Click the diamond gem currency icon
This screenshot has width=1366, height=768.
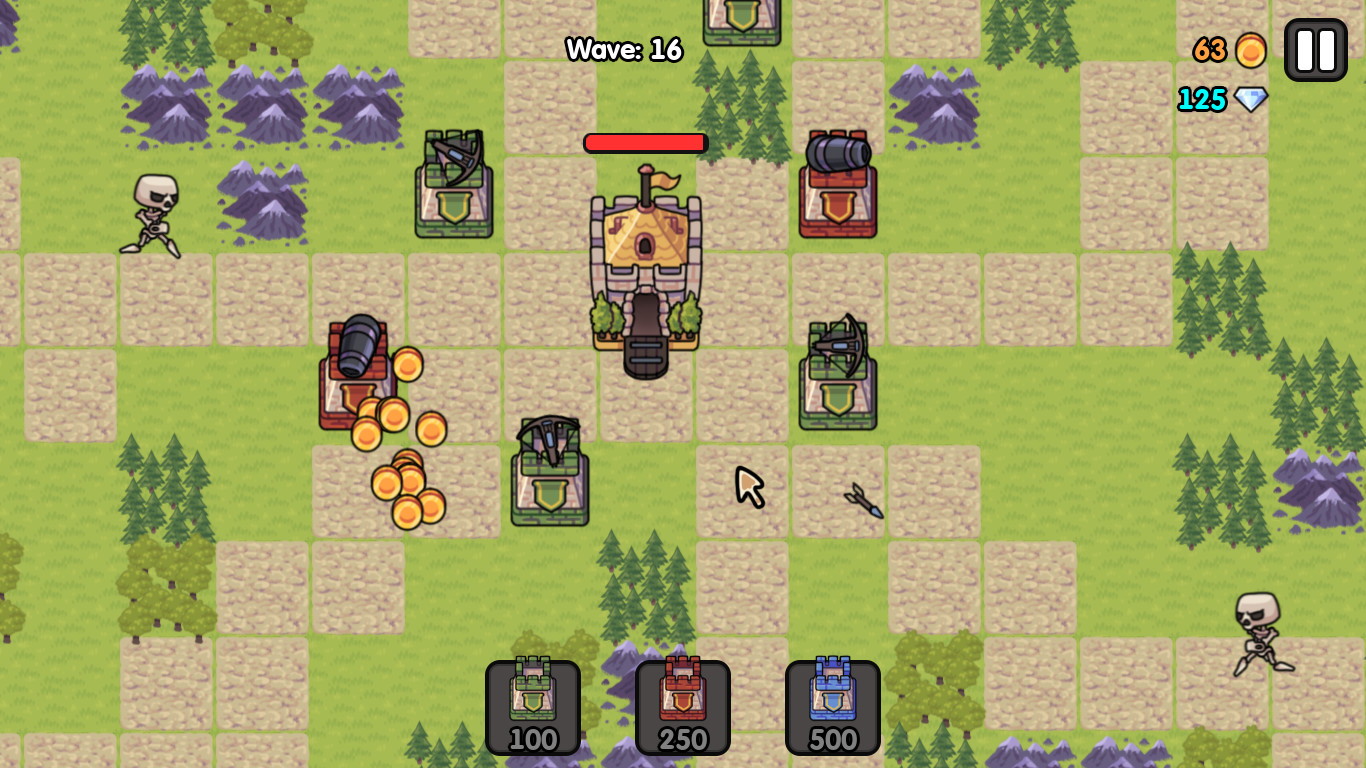(1251, 100)
